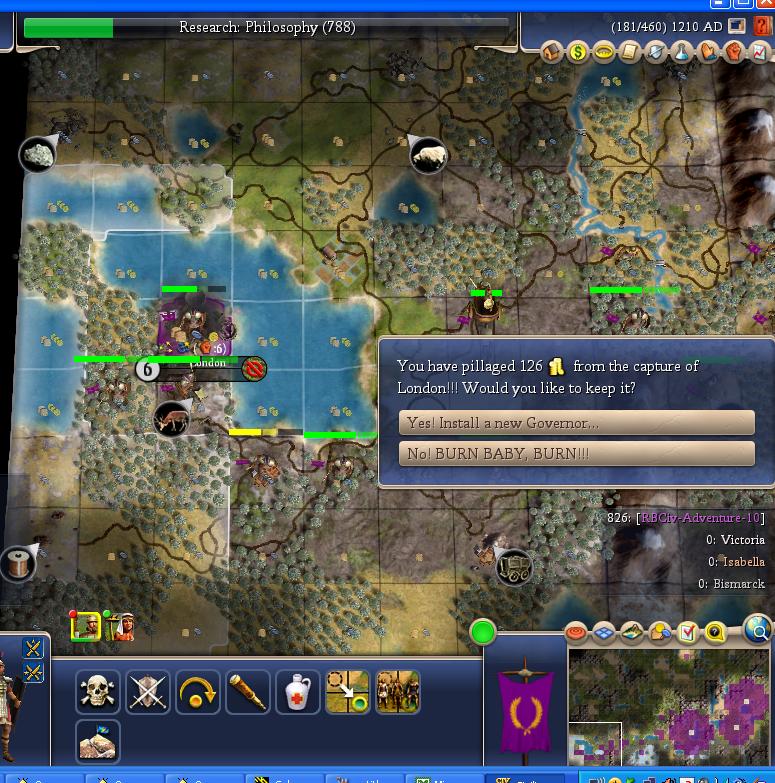Choose "No! BURN BABY, BURN!!!"
This screenshot has height=783, width=775.
[576, 454]
